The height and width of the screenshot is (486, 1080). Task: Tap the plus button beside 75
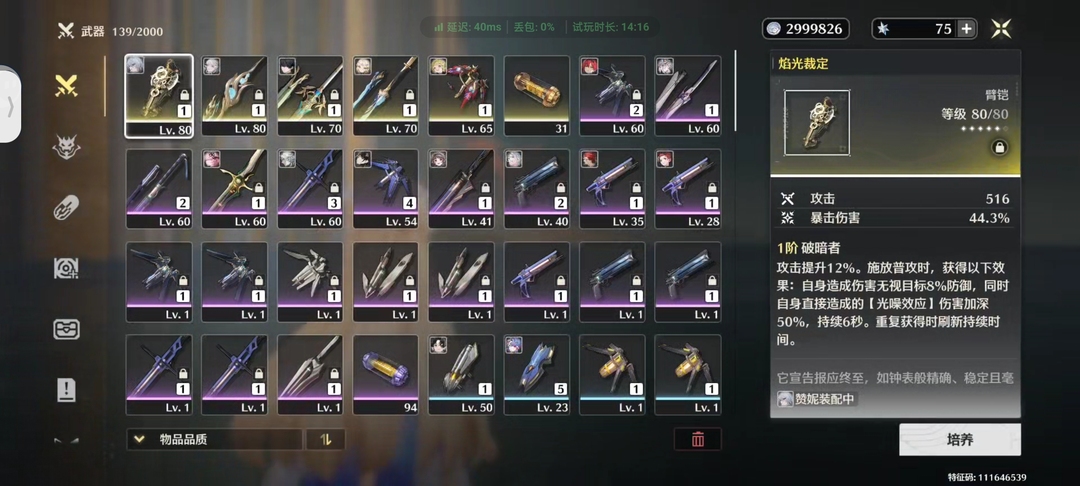click(x=966, y=29)
